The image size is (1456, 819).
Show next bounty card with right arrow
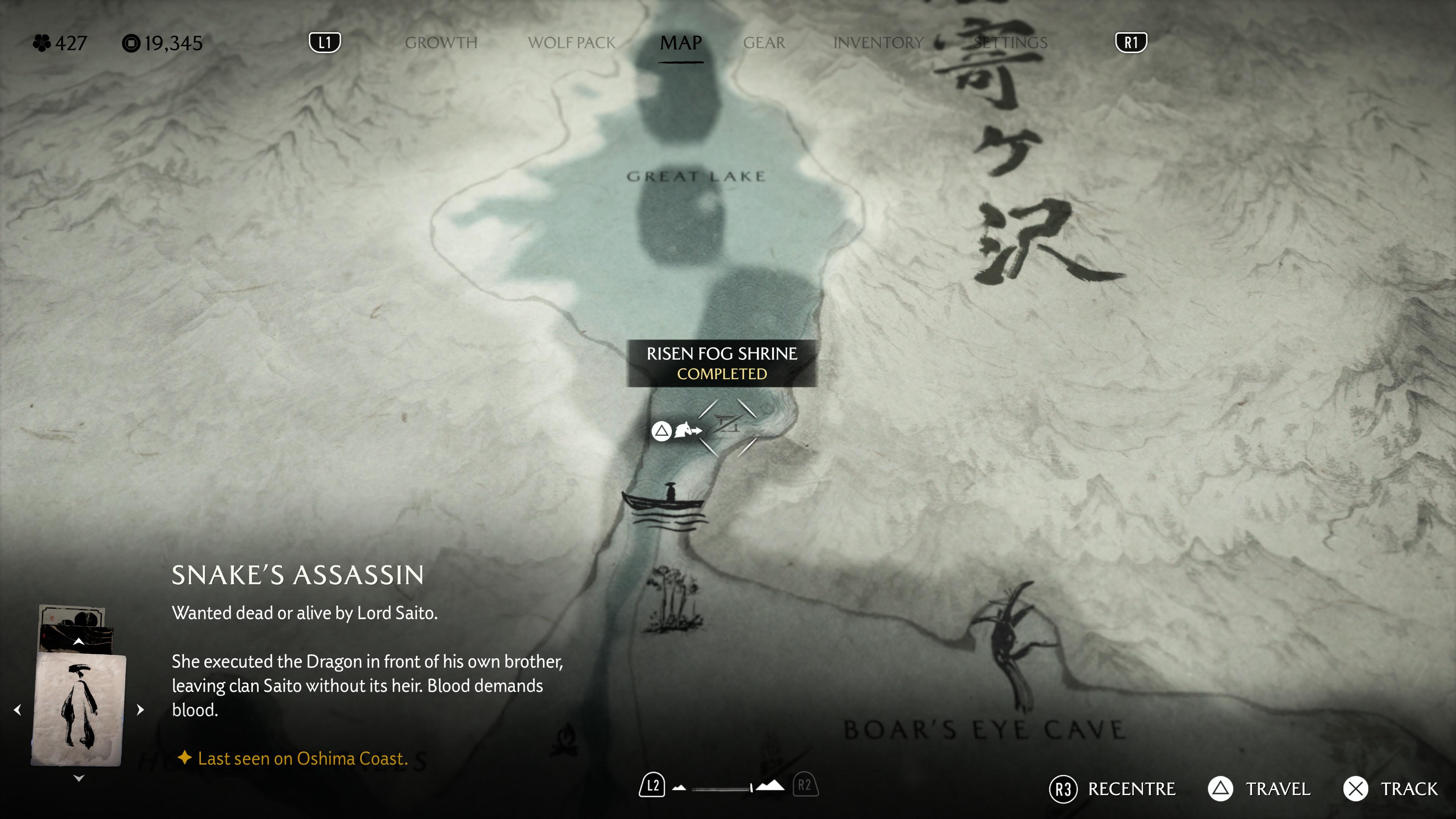tap(141, 710)
